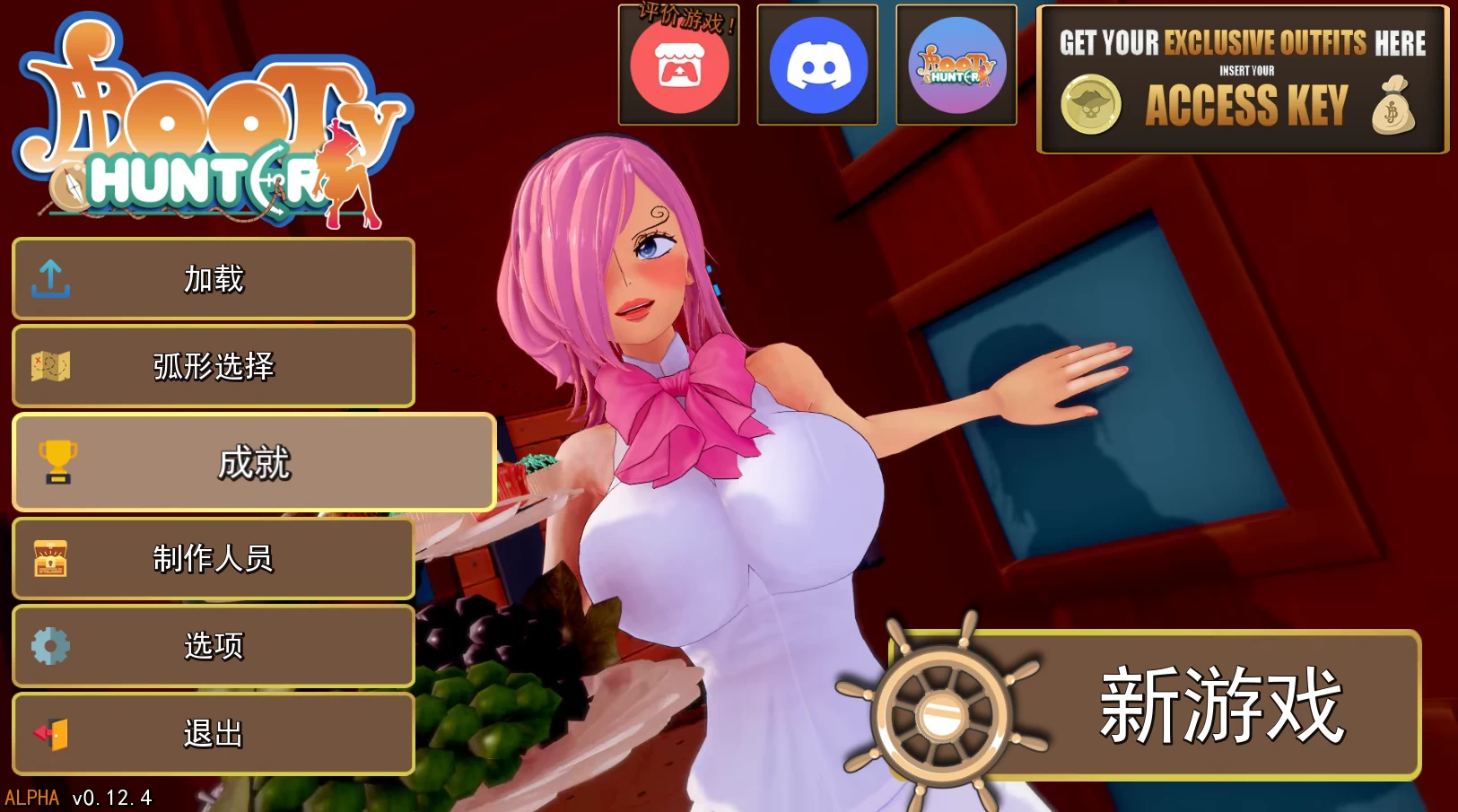View credits by clicking 制作人员
The height and width of the screenshot is (812, 1458).
pyautogui.click(x=213, y=558)
